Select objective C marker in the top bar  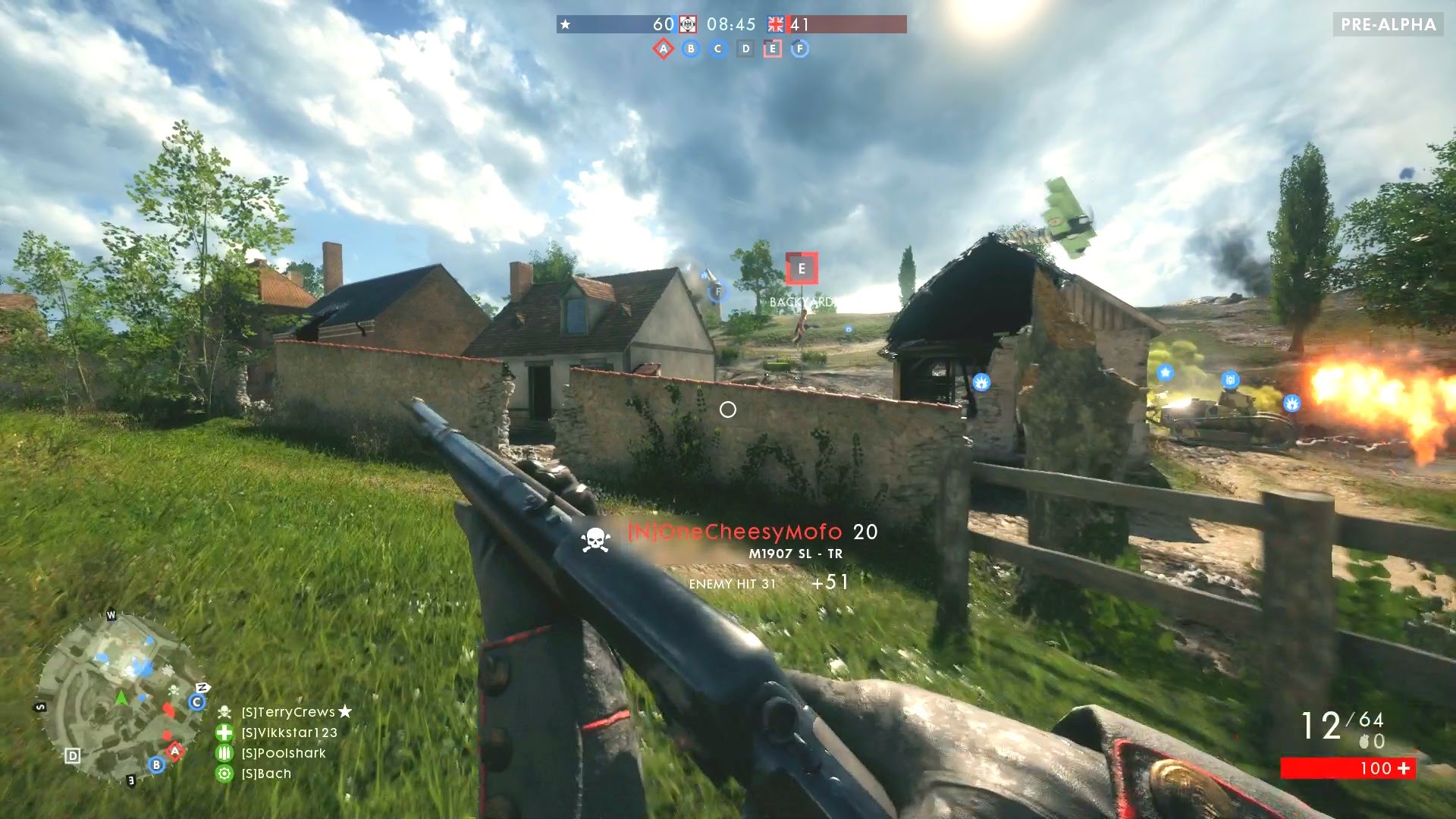(x=717, y=48)
